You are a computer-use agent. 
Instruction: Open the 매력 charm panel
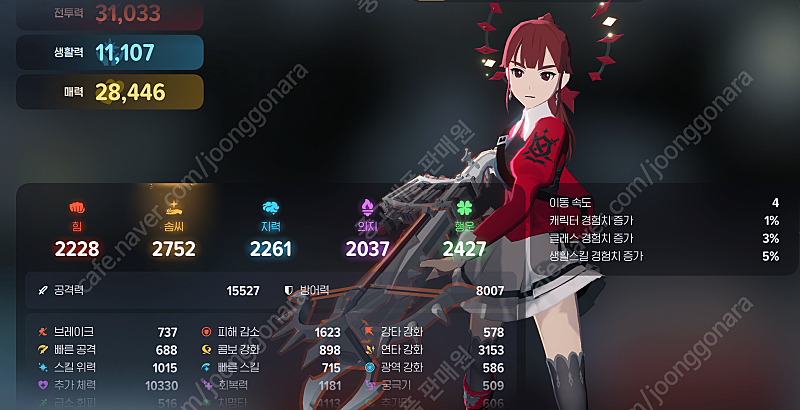[110, 93]
